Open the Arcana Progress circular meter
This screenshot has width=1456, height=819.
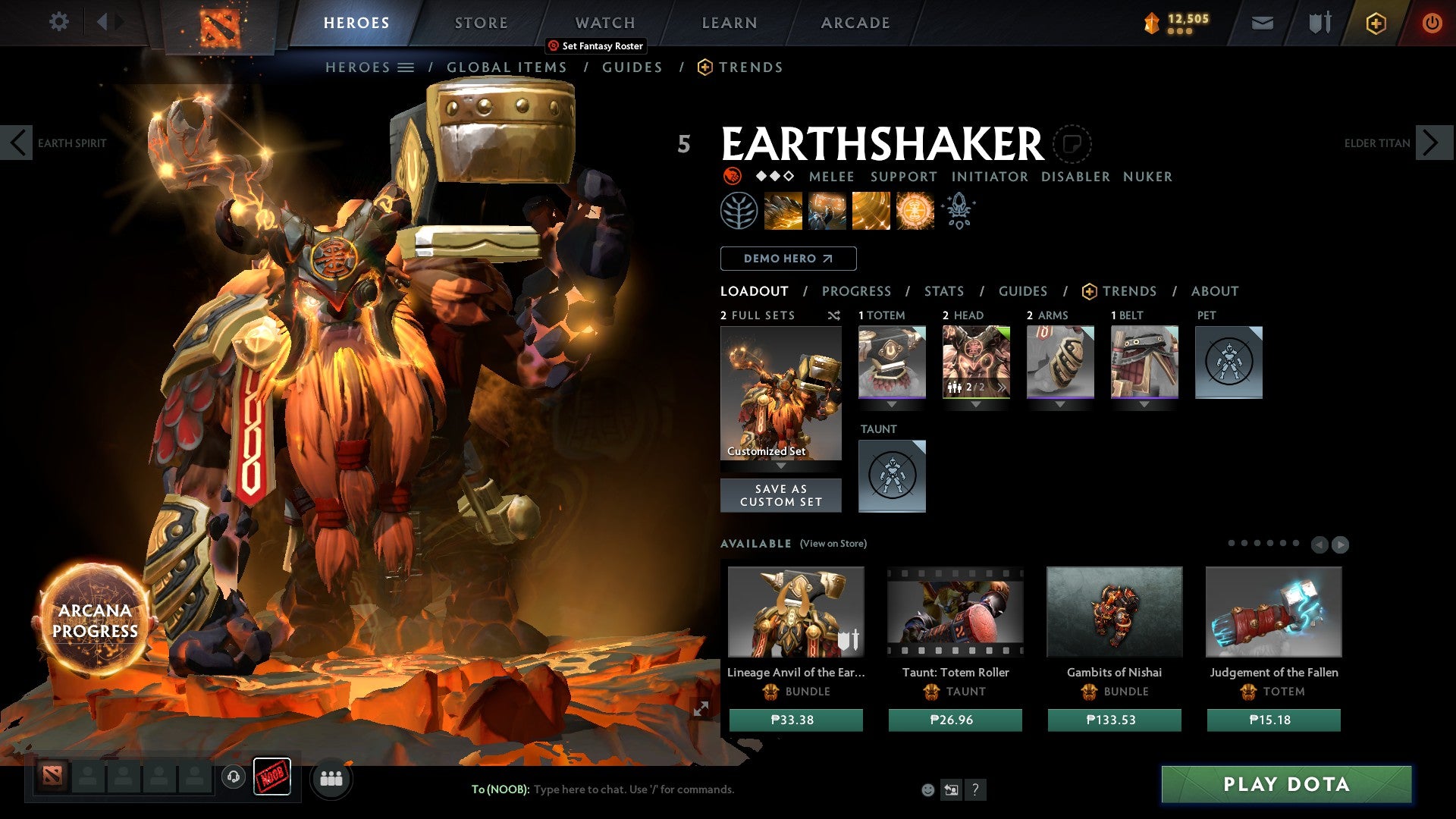[95, 620]
